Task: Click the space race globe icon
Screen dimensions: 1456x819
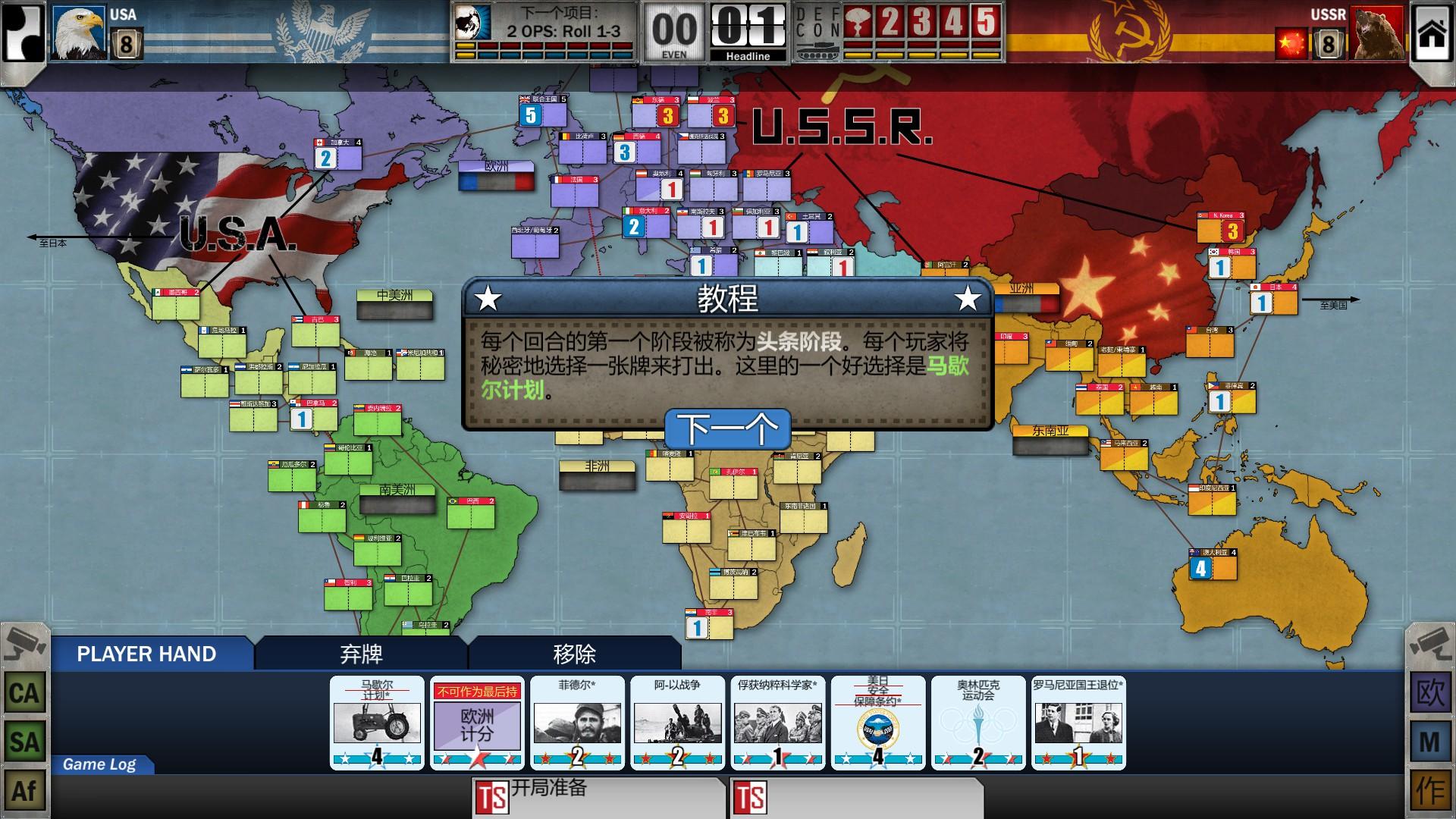Action: pyautogui.click(x=469, y=23)
